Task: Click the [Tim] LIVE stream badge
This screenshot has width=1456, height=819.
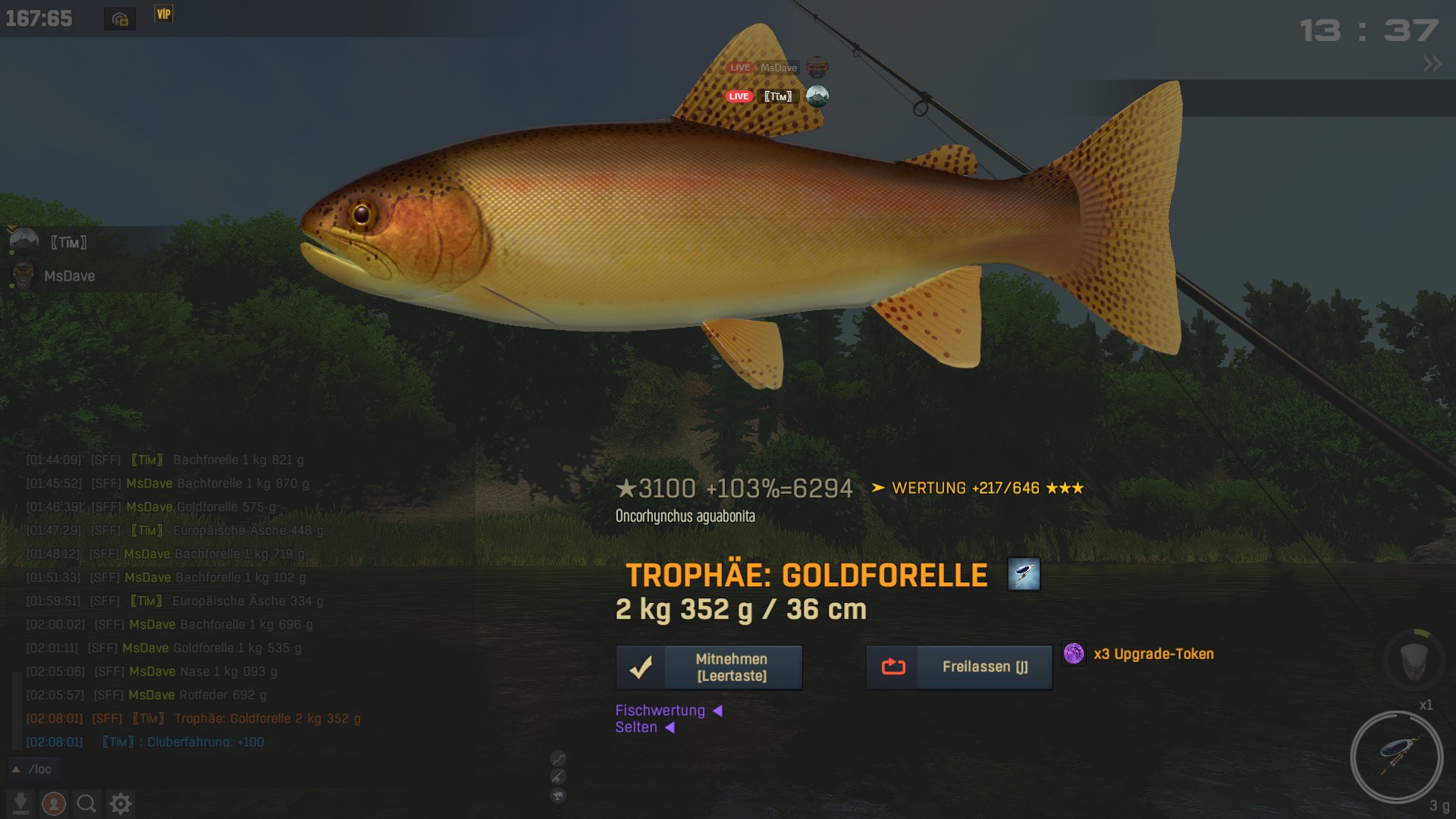Action: pos(739,96)
